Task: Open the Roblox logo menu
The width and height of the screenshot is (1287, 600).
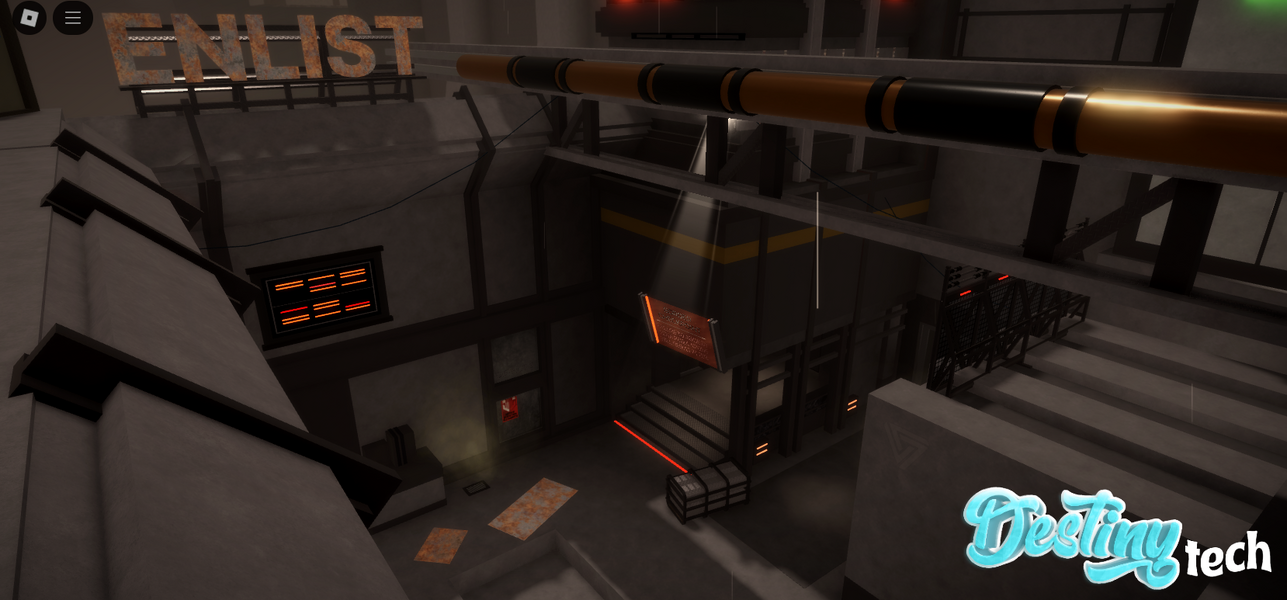Action: tap(29, 17)
